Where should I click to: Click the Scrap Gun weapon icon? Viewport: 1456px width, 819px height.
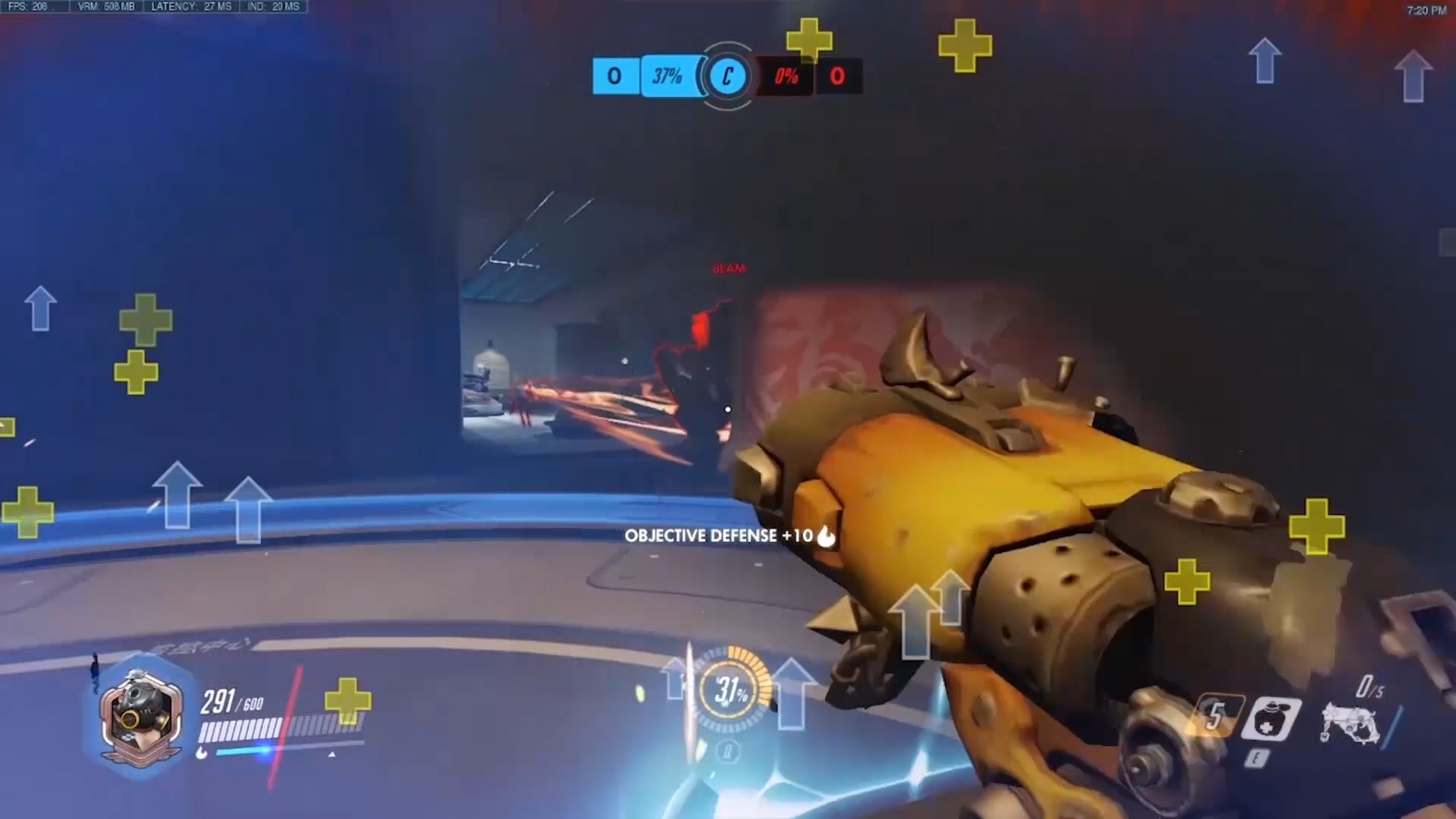pos(1348,720)
